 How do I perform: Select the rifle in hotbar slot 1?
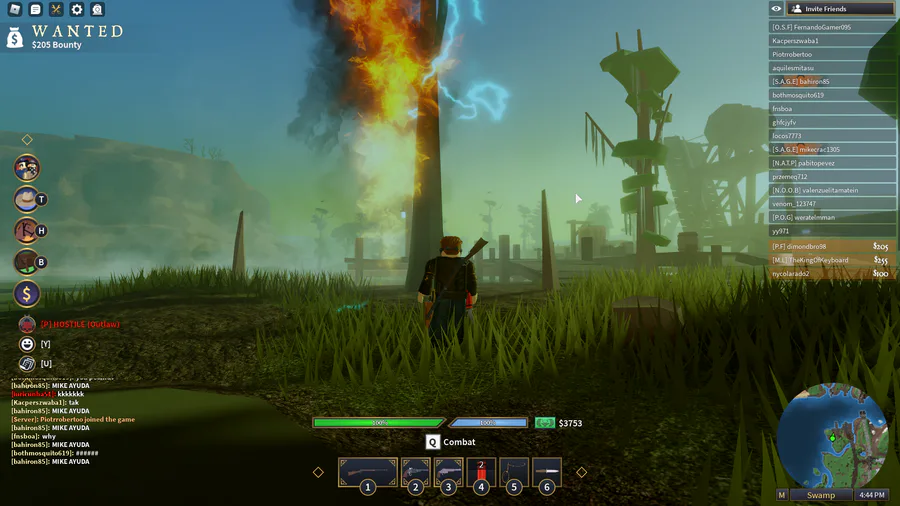click(x=368, y=473)
